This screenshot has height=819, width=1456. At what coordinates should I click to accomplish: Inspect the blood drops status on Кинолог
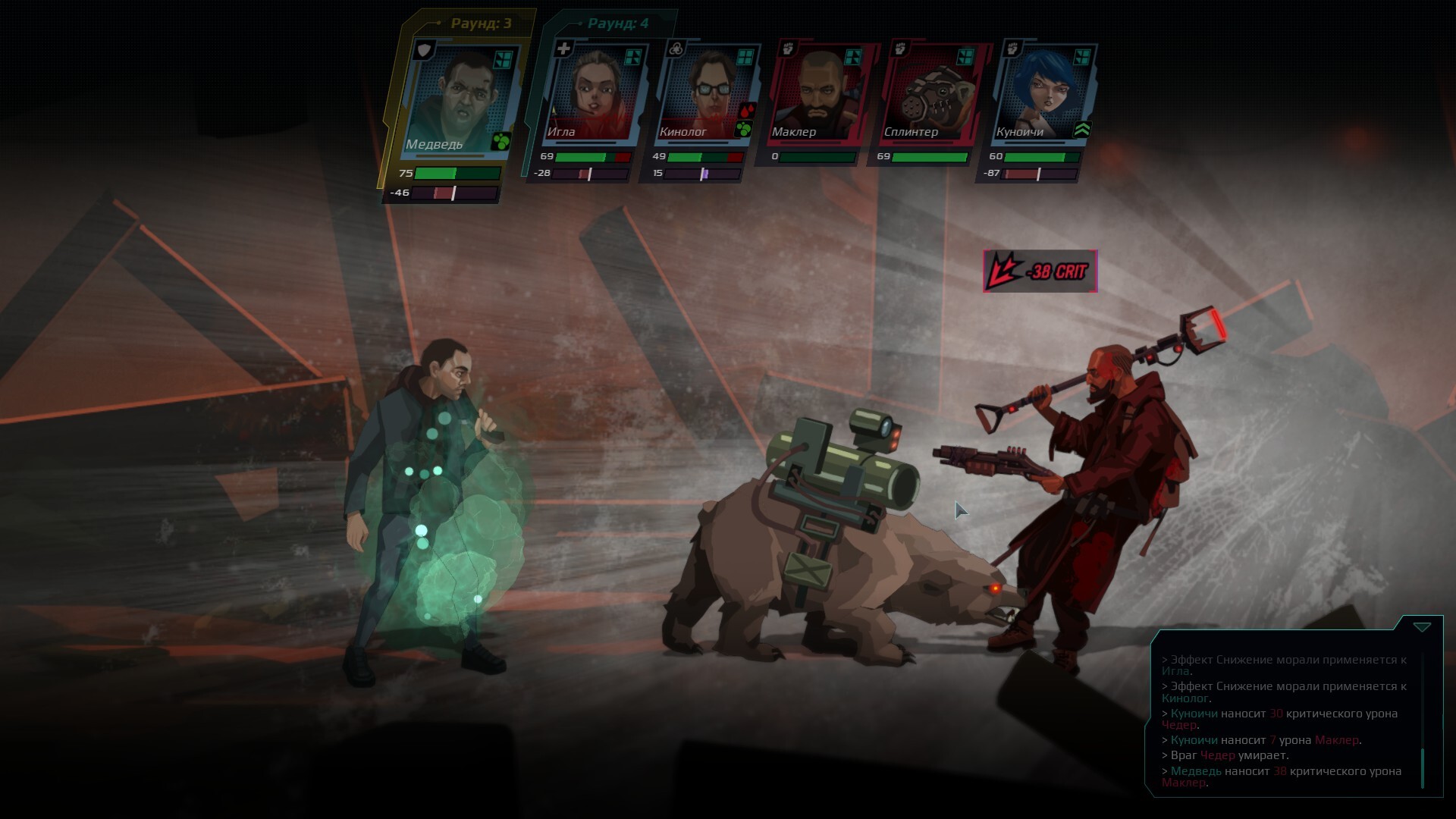746,111
